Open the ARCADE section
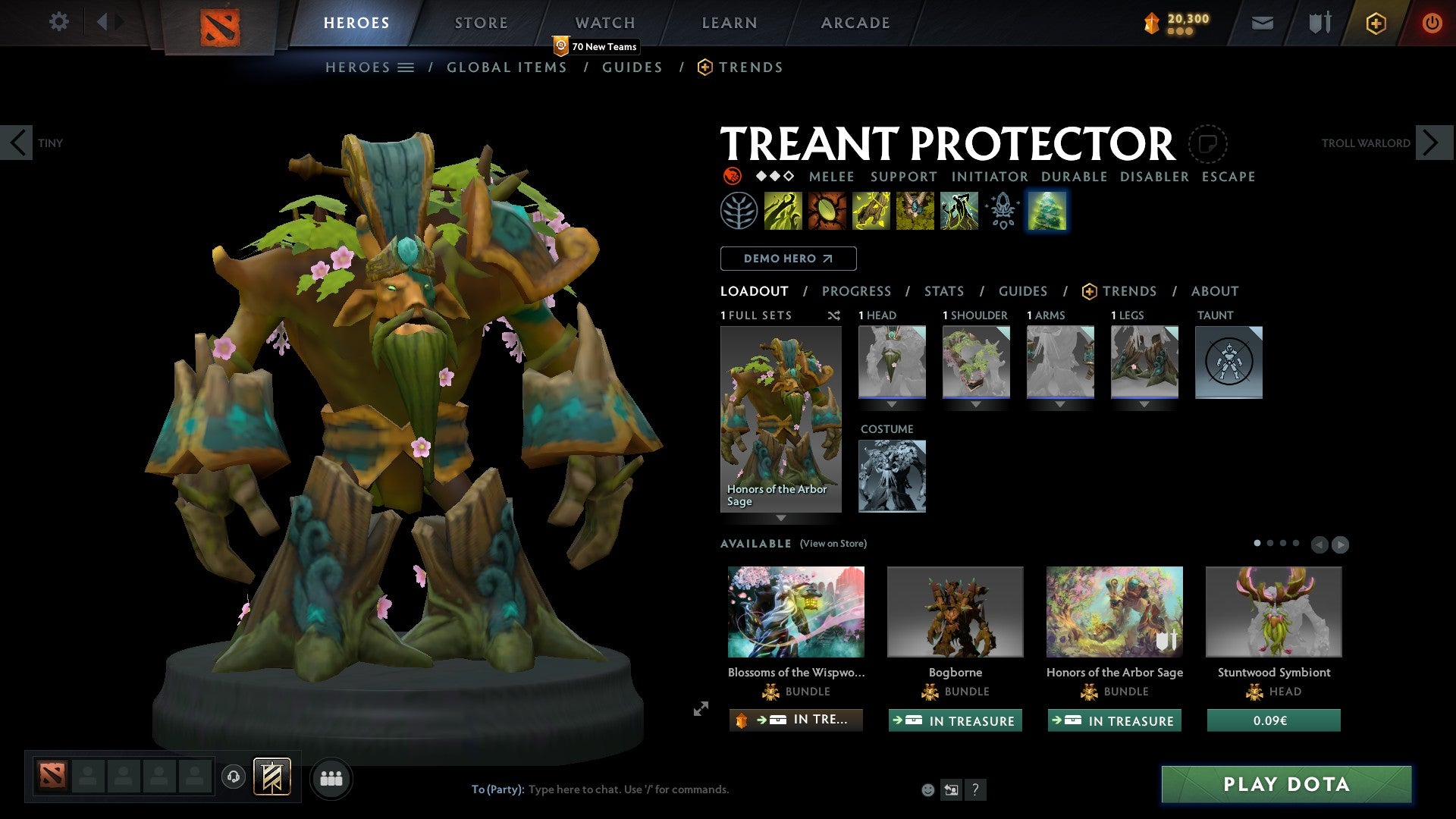 point(855,22)
